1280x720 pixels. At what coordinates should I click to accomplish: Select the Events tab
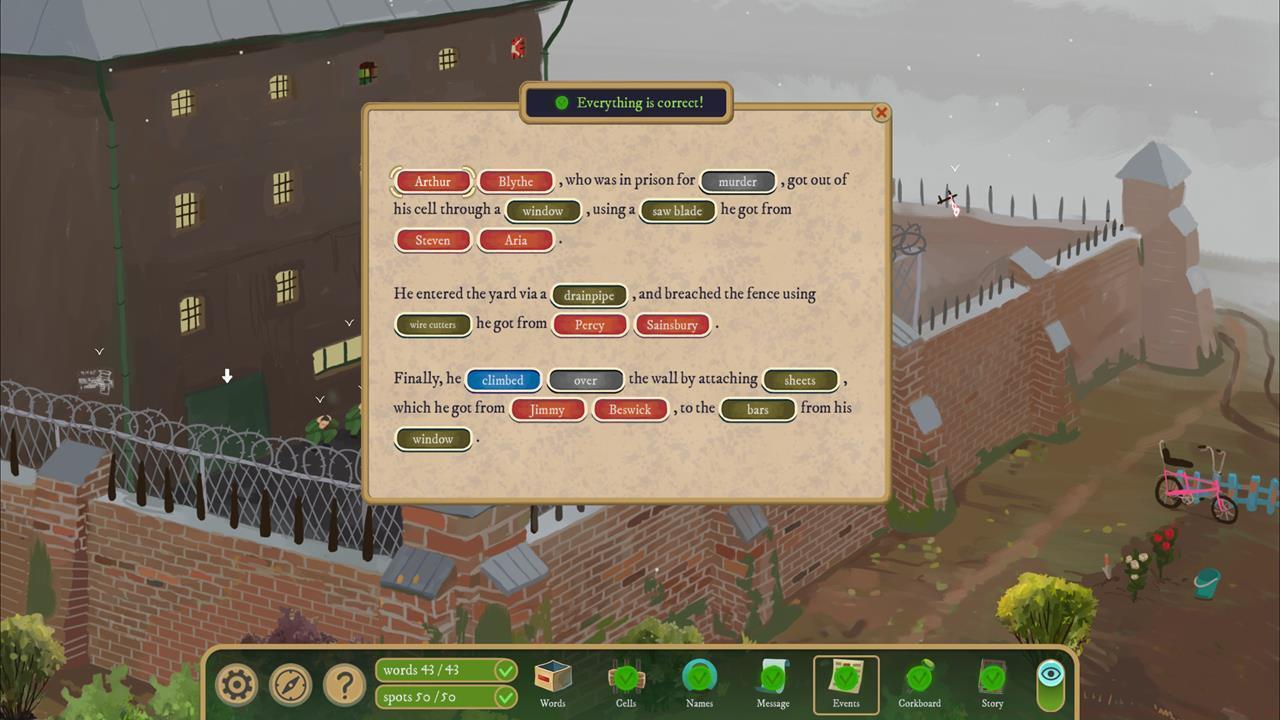point(846,684)
